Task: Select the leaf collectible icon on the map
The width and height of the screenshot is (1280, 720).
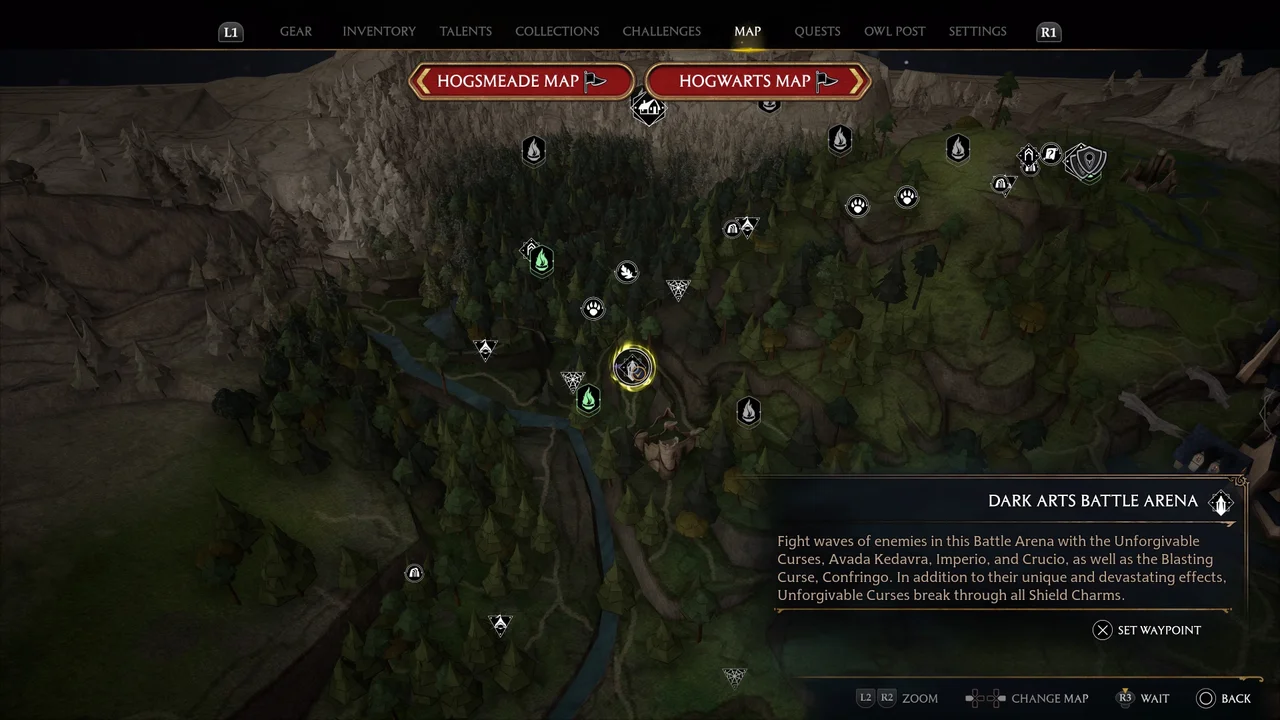Action: click(x=627, y=271)
